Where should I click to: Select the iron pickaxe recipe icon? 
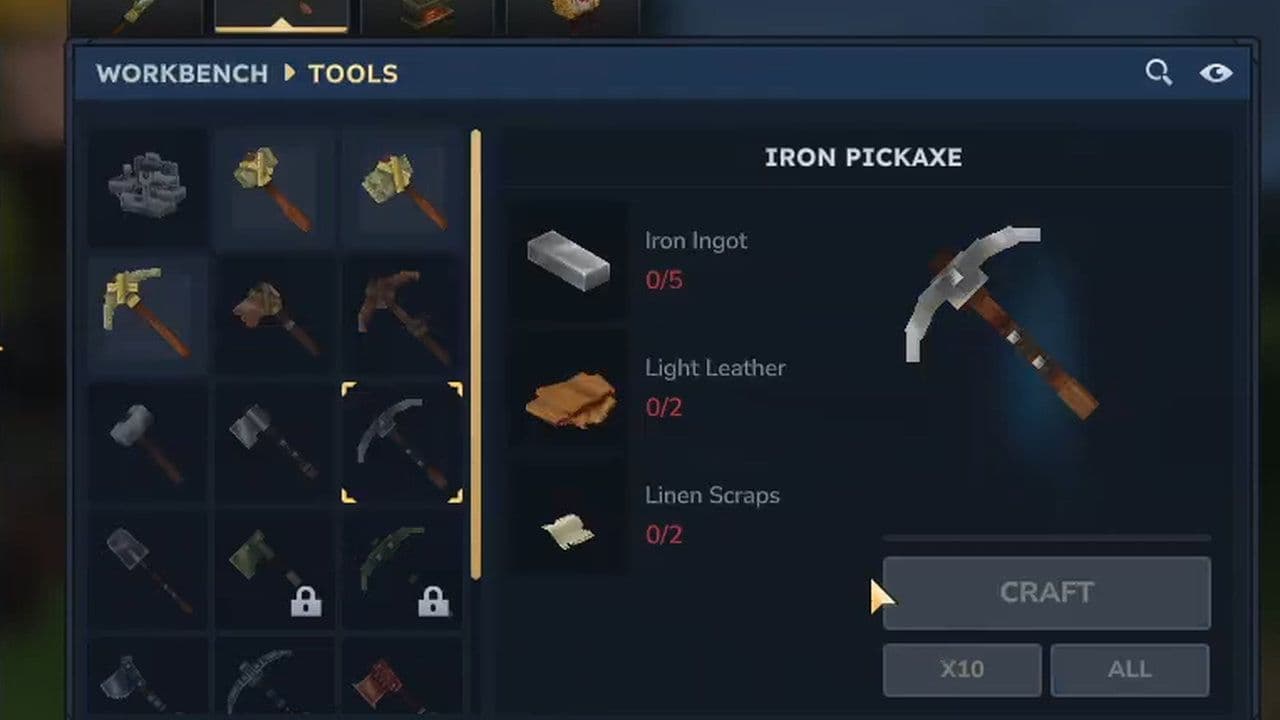coord(401,442)
